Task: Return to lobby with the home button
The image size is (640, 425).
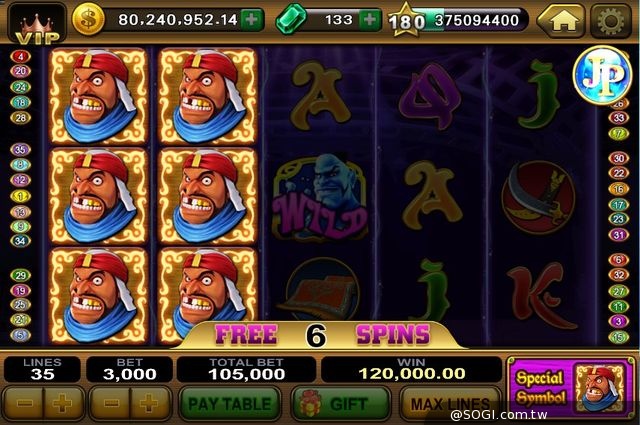Action: tap(560, 19)
